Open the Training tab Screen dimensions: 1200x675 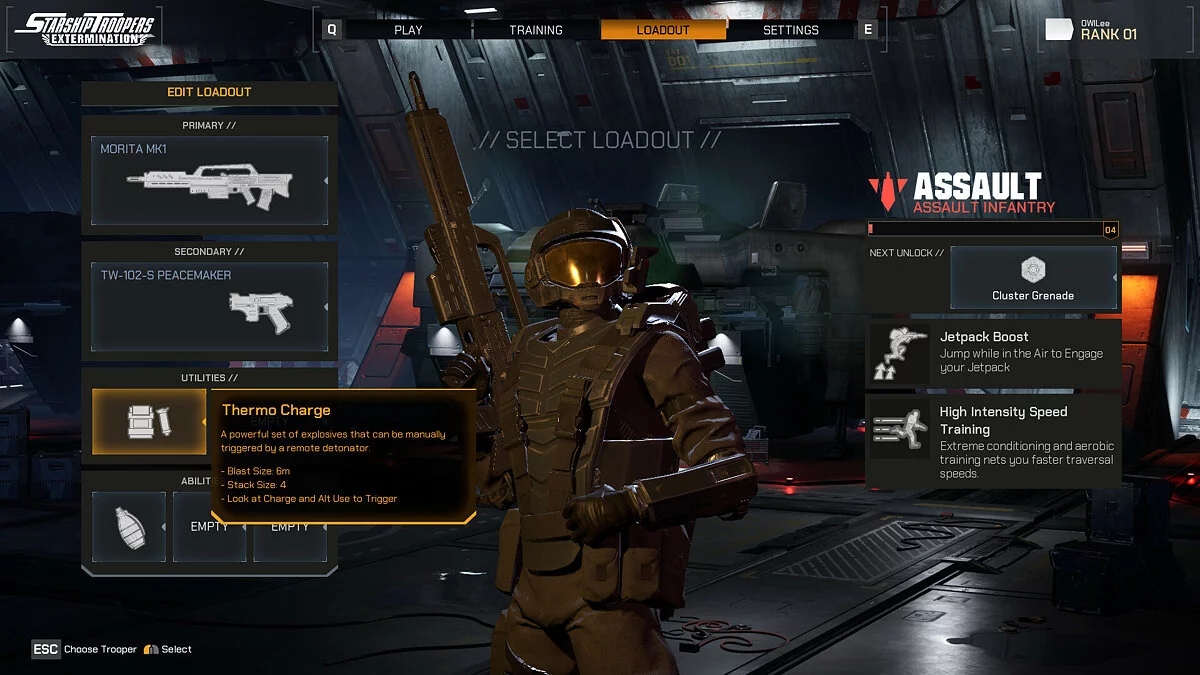tap(536, 30)
